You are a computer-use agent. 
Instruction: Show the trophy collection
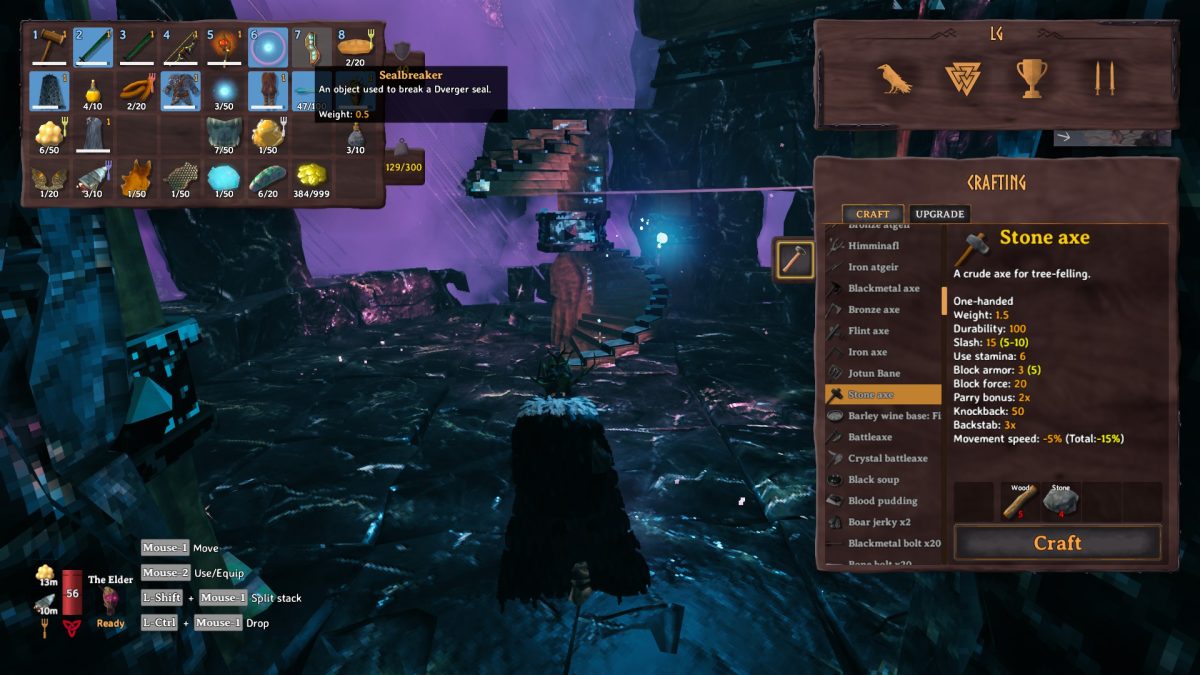coord(1032,78)
